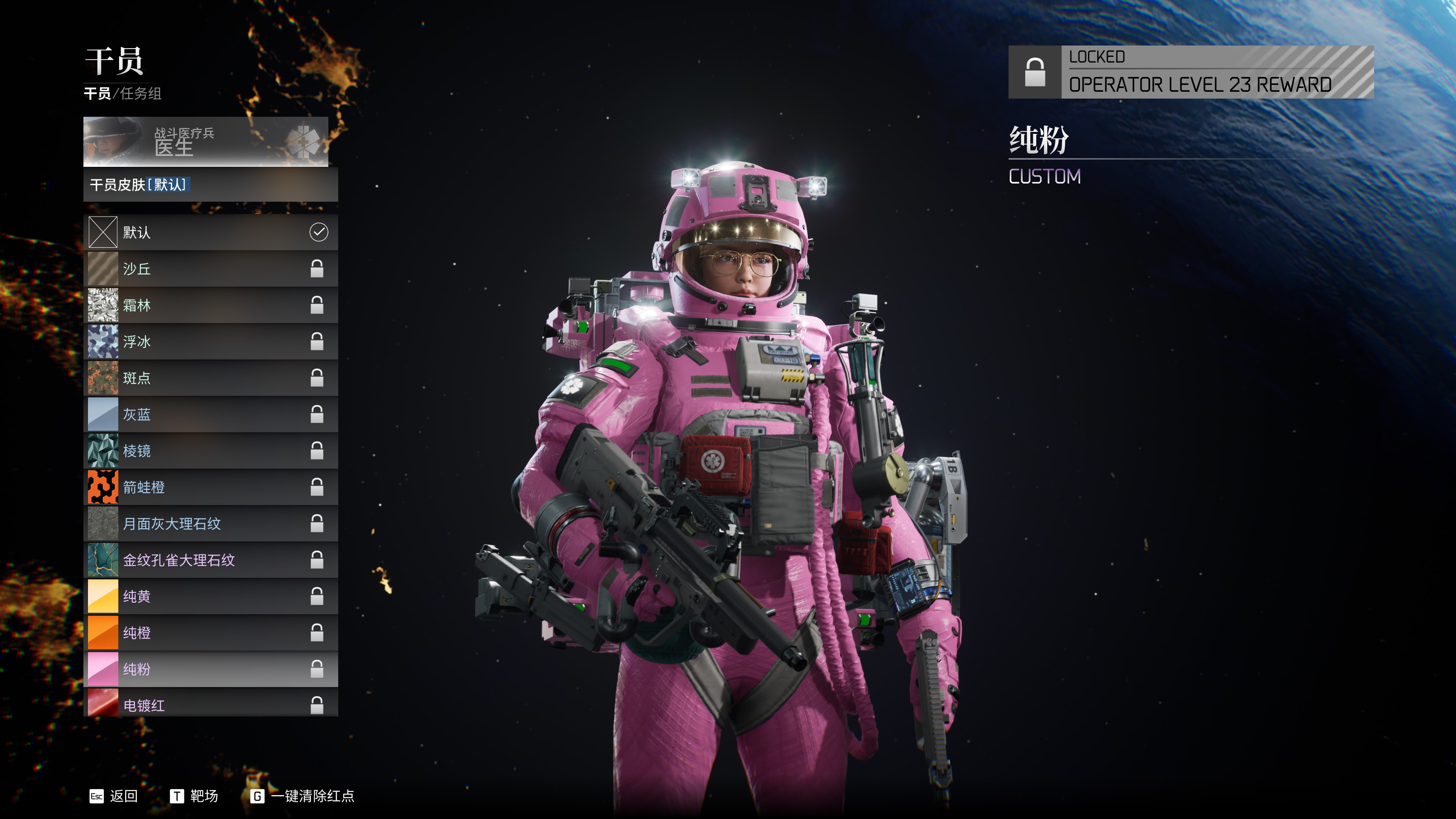Clear all red dots with 一键清除红点
The image size is (1456, 819).
(x=303, y=796)
